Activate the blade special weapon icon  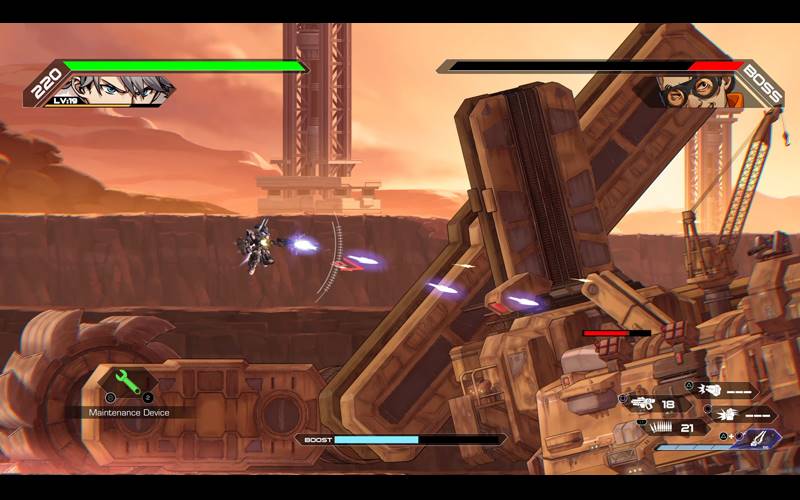(x=764, y=437)
